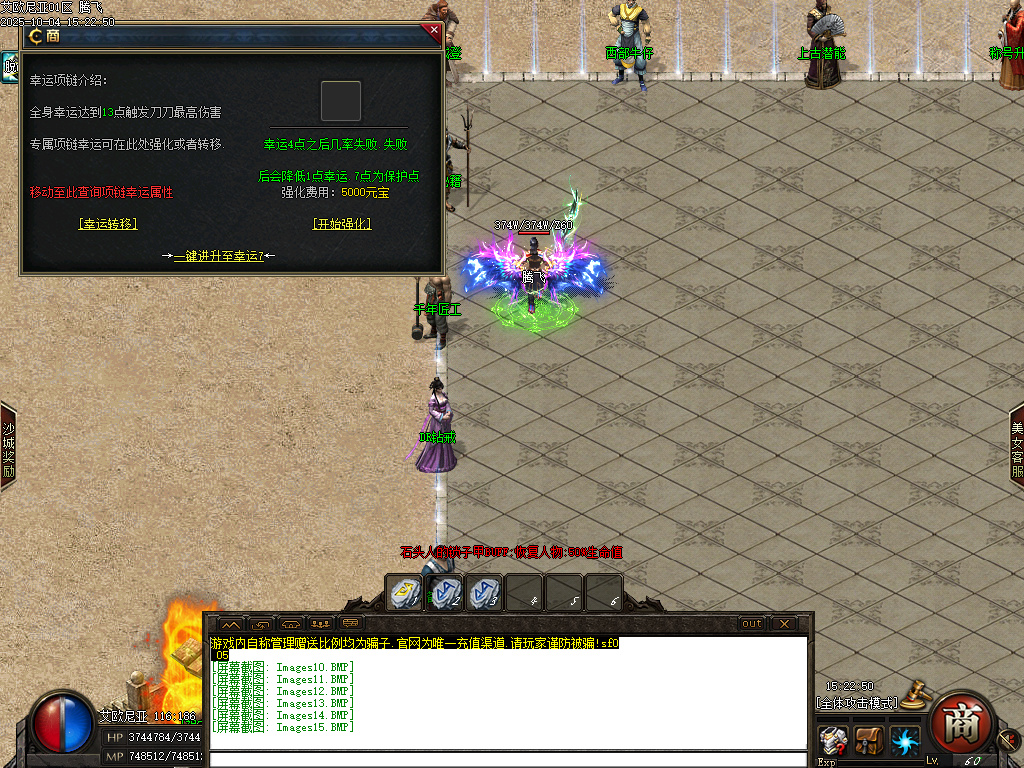Choose the 幸运转移 luck transfer option

(107, 224)
